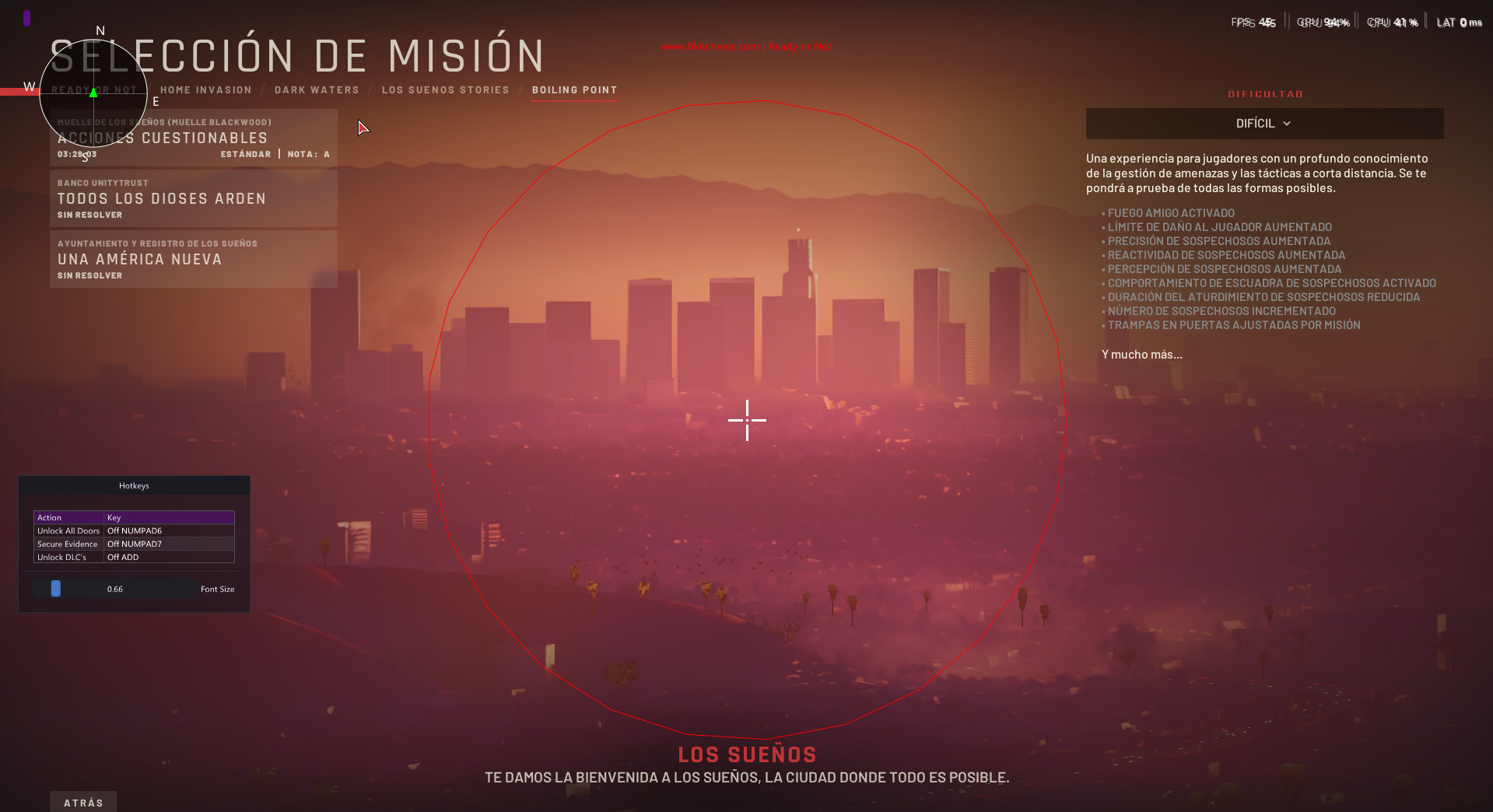Adjust the Font Size slider handle
The width and height of the screenshot is (1493, 812).
click(x=55, y=589)
